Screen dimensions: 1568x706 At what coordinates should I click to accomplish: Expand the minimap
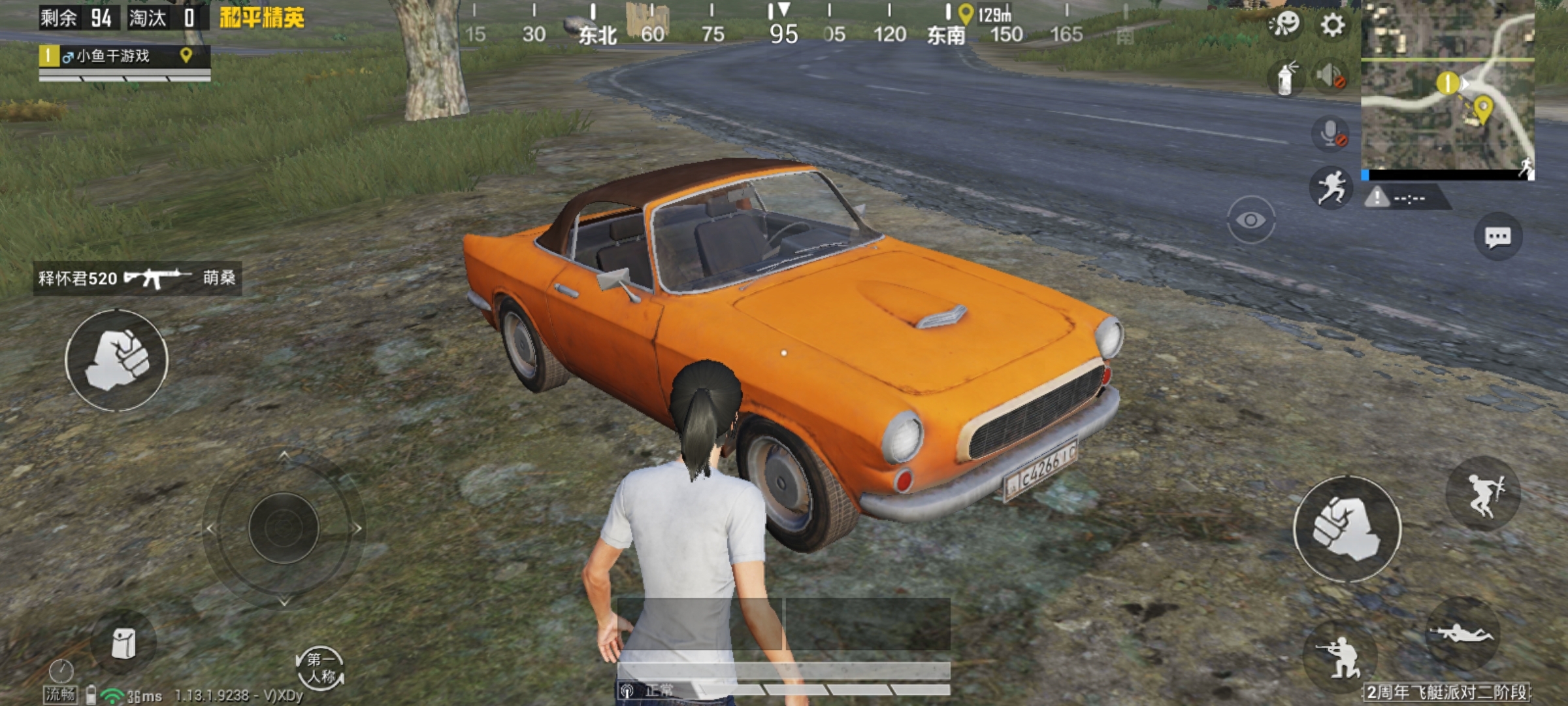pyautogui.click(x=1447, y=88)
